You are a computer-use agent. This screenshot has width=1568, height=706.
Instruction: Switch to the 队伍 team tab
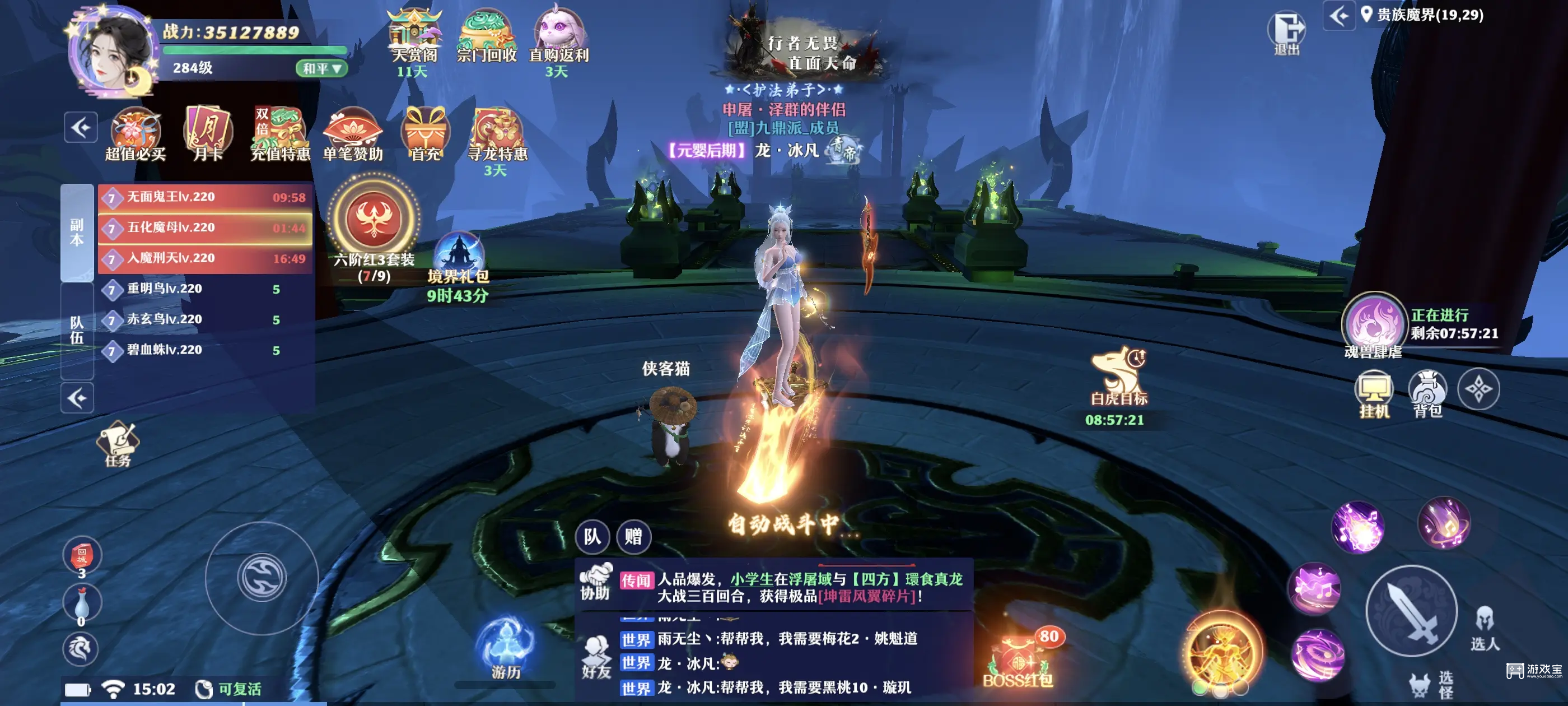77,329
